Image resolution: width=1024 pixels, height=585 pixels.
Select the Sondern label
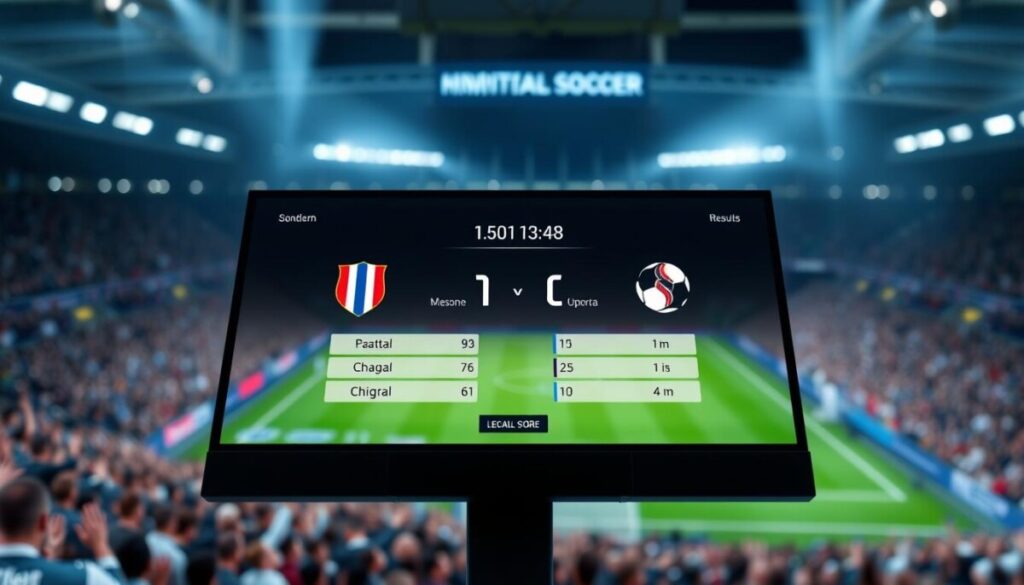click(296, 218)
